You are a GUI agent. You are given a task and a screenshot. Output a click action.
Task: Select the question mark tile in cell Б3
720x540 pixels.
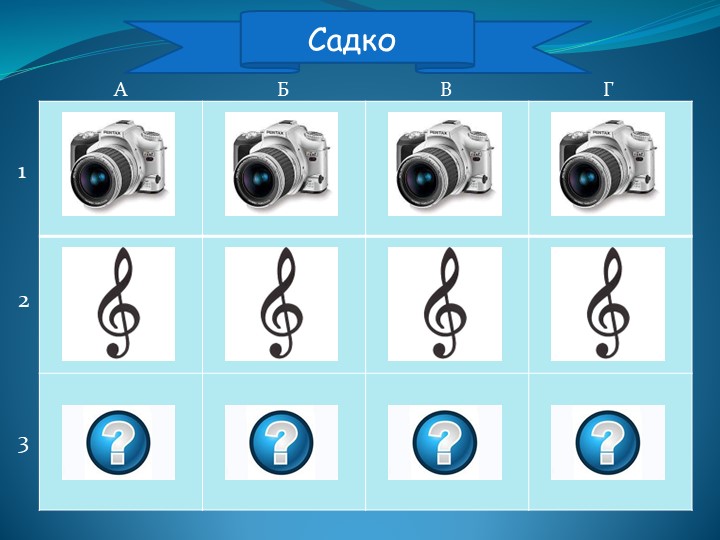(x=281, y=443)
